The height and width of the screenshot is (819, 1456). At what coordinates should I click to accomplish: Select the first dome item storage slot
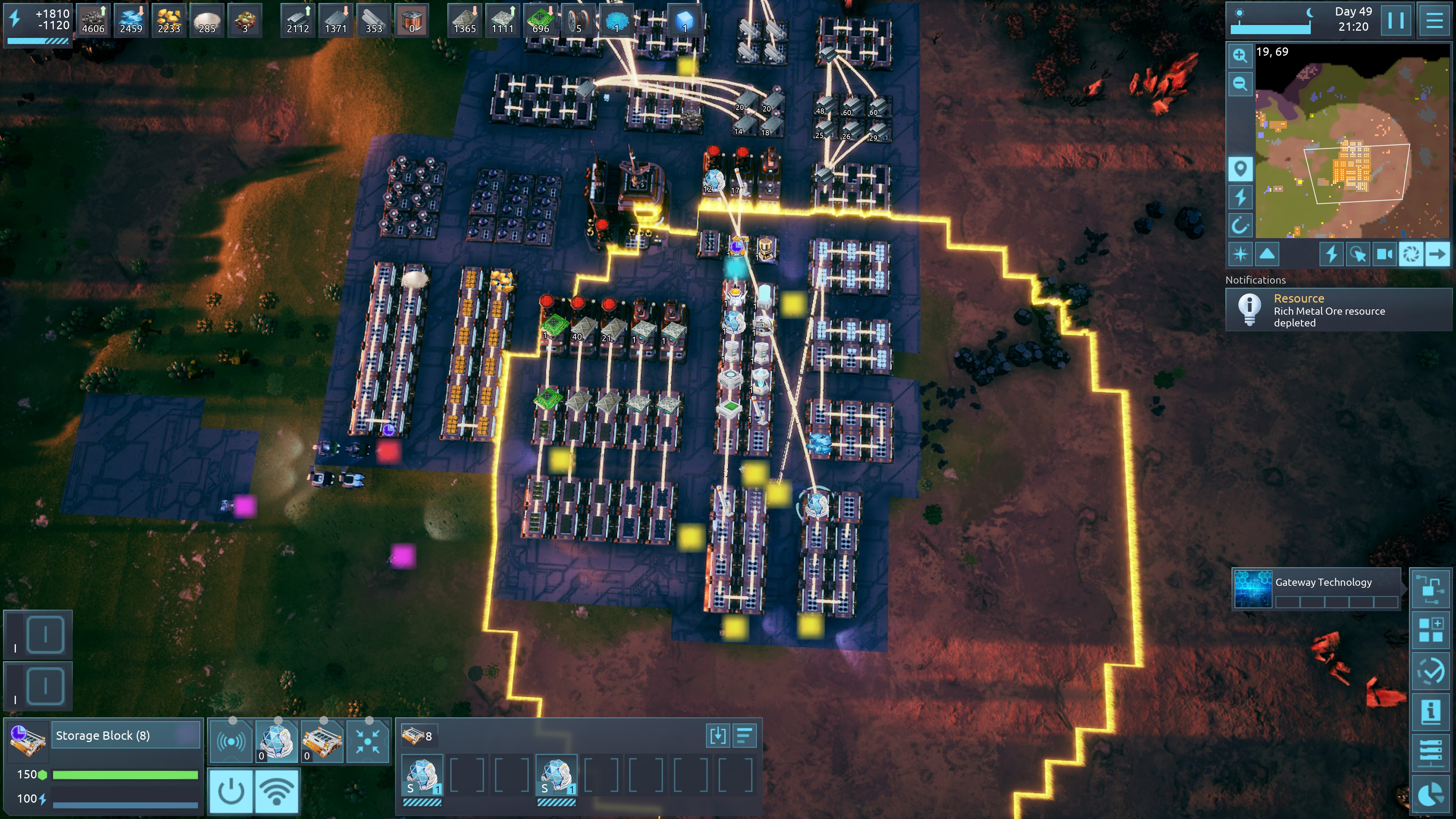(422, 776)
